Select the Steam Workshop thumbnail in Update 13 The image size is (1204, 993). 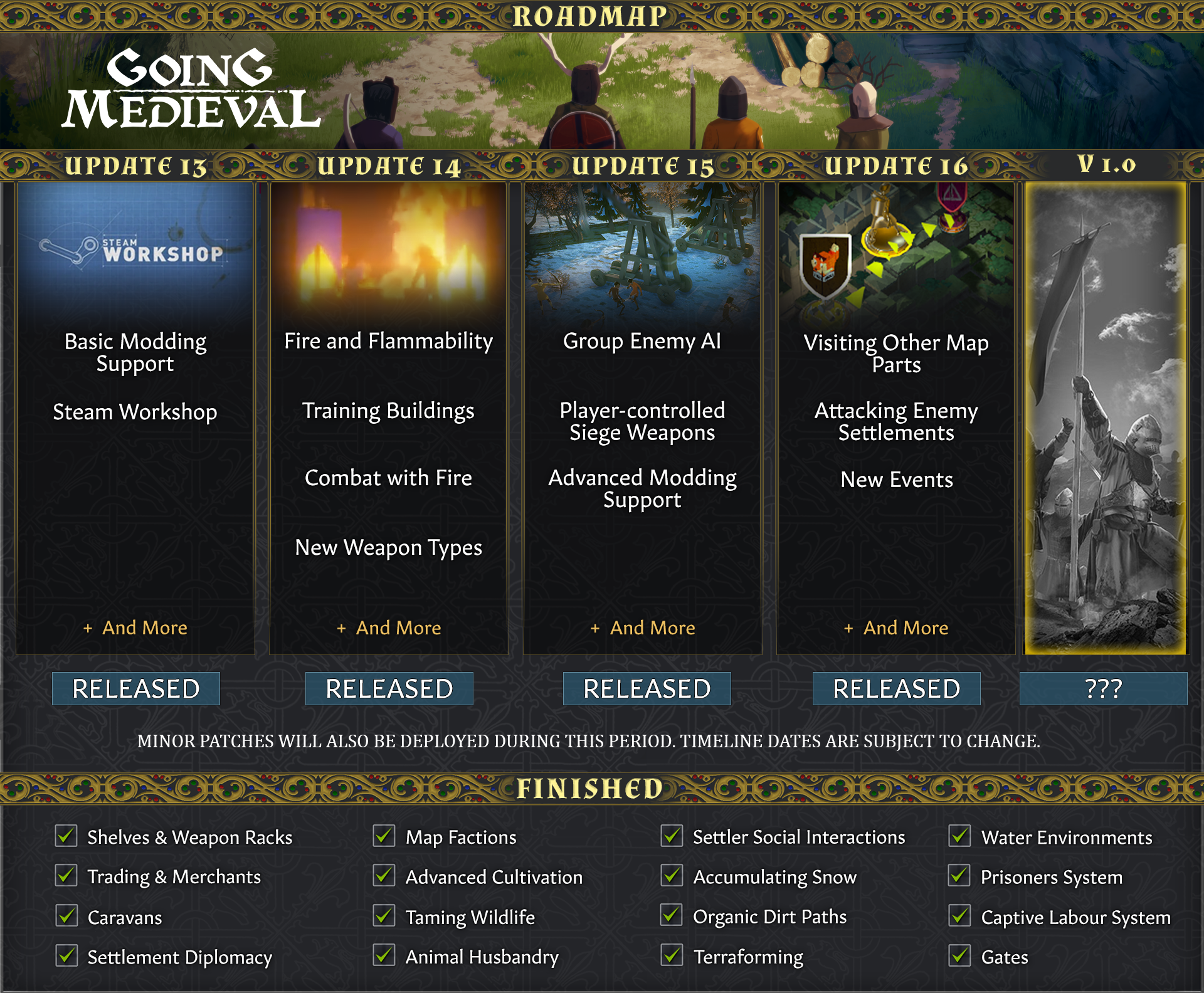(135, 251)
